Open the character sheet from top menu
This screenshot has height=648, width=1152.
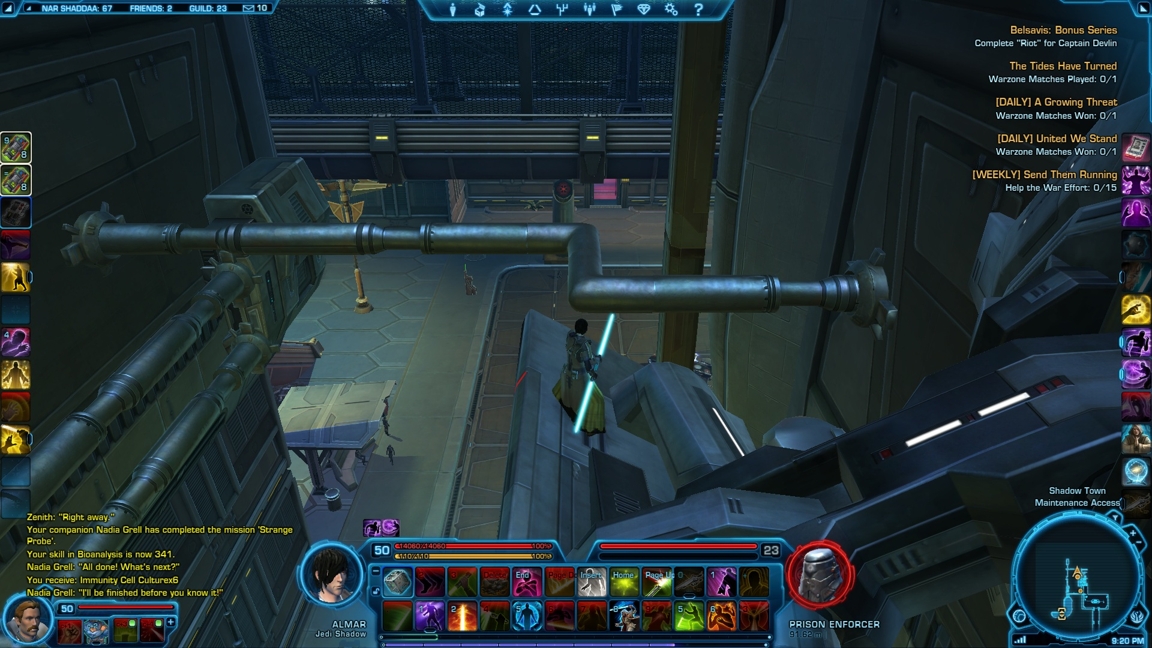pos(453,9)
